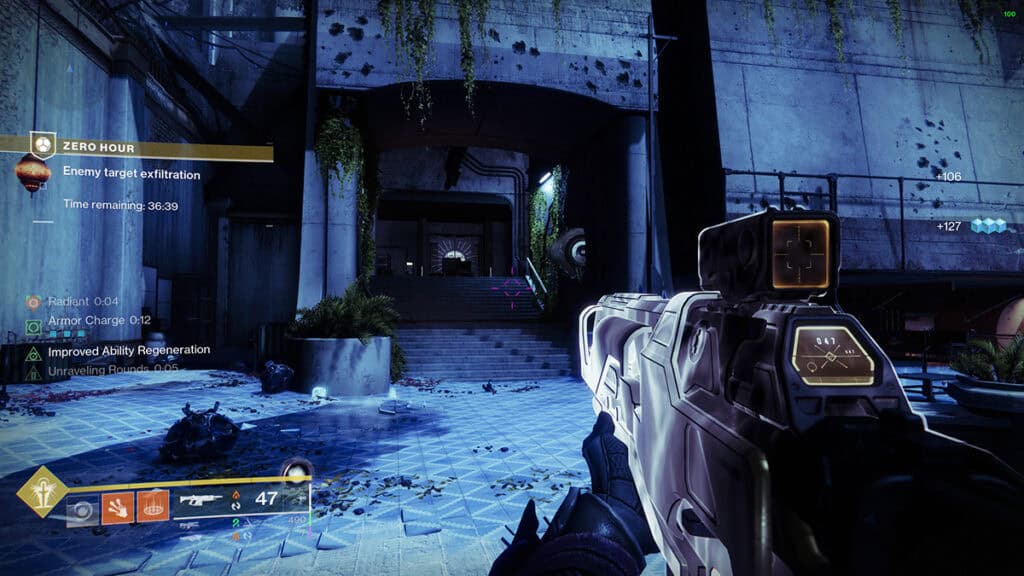The image size is (1024, 576).
Task: Select the Unraveling Rounds buff icon
Action: click(x=33, y=372)
